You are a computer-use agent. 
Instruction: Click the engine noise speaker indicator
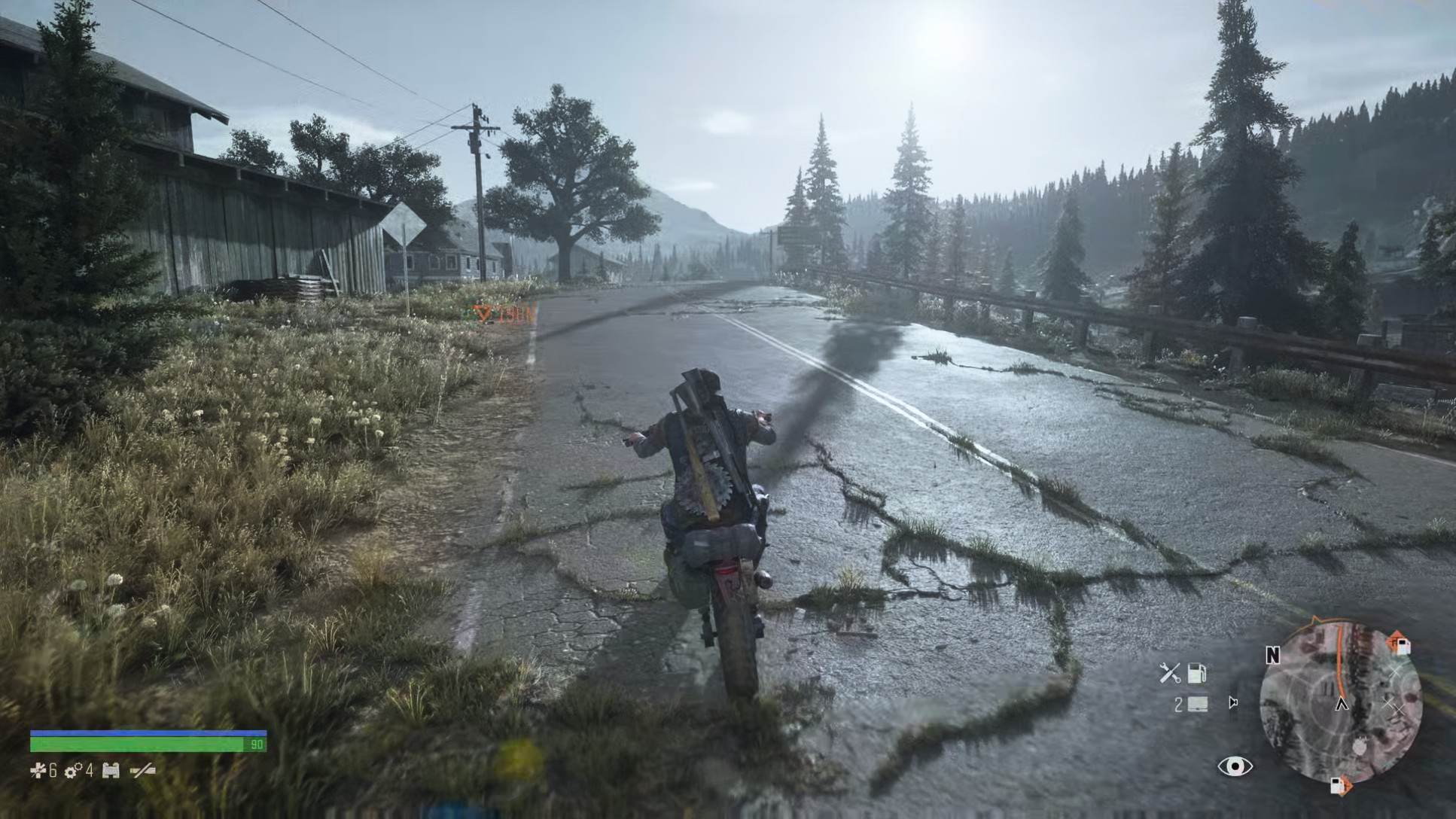click(x=1232, y=702)
